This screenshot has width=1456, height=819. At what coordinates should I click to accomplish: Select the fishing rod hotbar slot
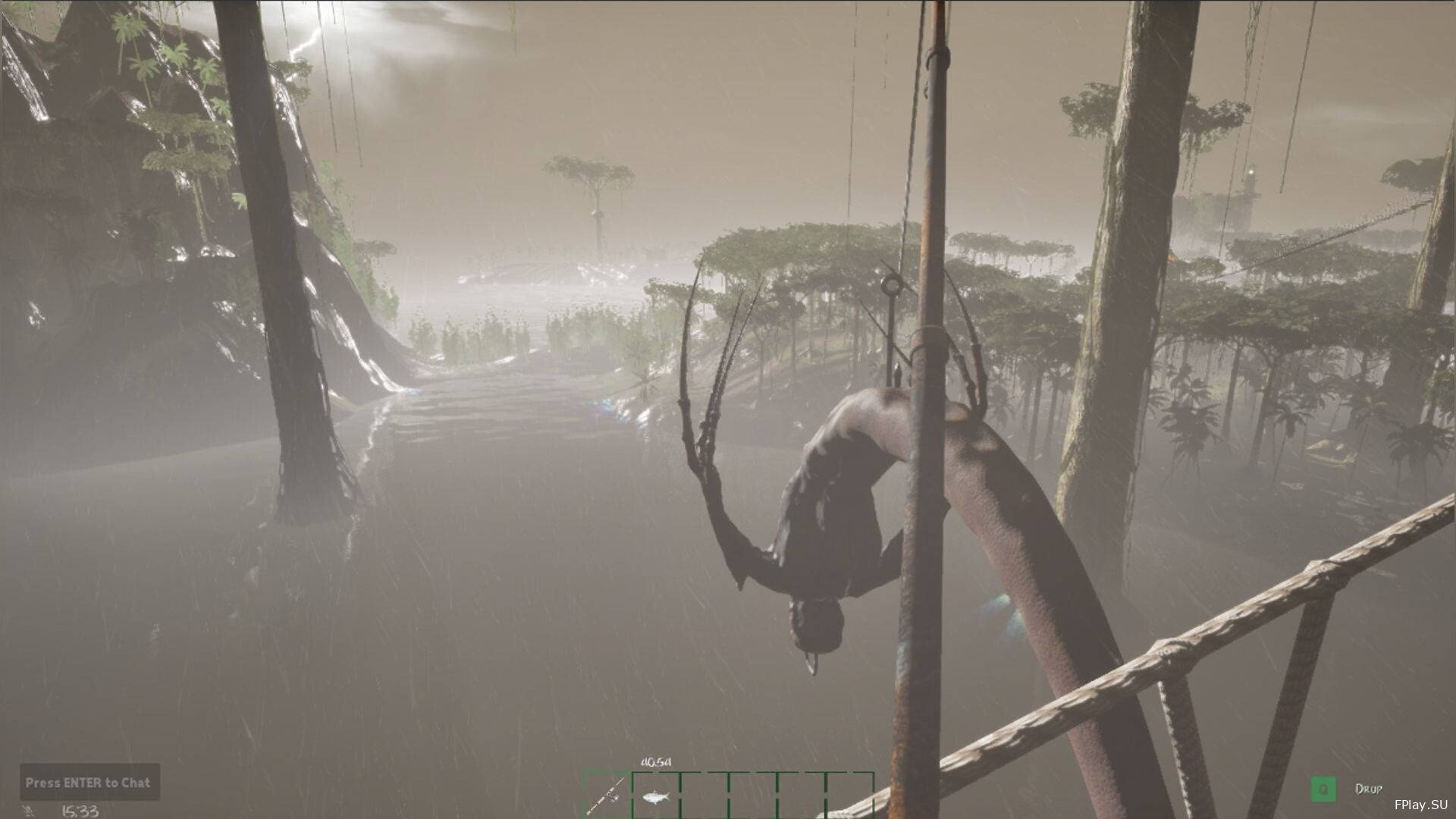click(608, 796)
